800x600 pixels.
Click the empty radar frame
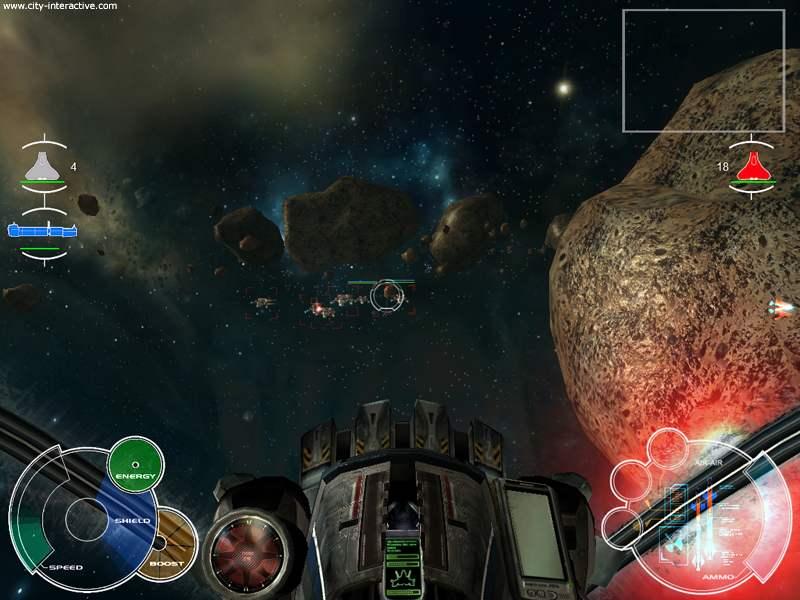click(703, 70)
